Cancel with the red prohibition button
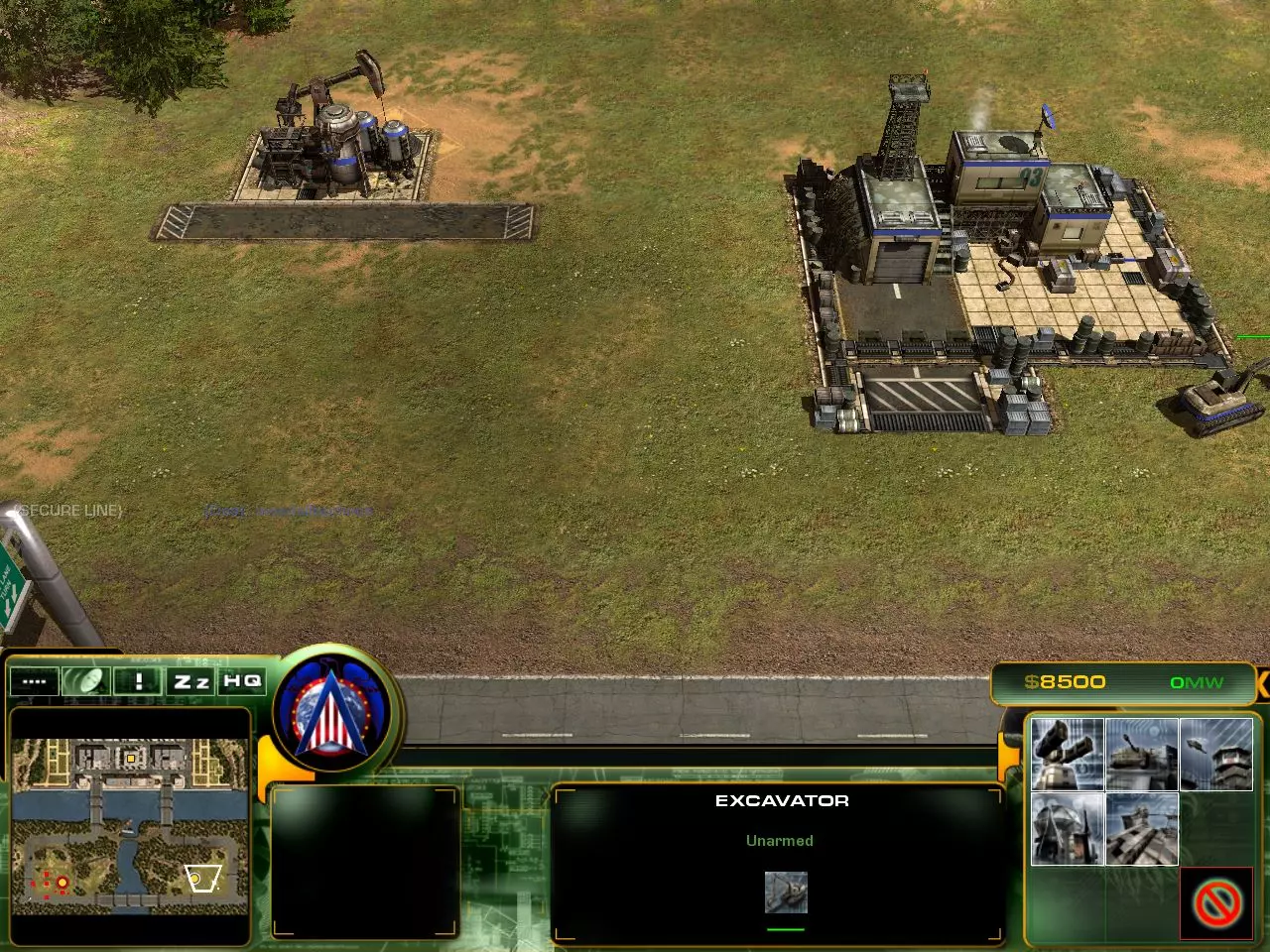This screenshot has height=952, width=1270. [1216, 903]
